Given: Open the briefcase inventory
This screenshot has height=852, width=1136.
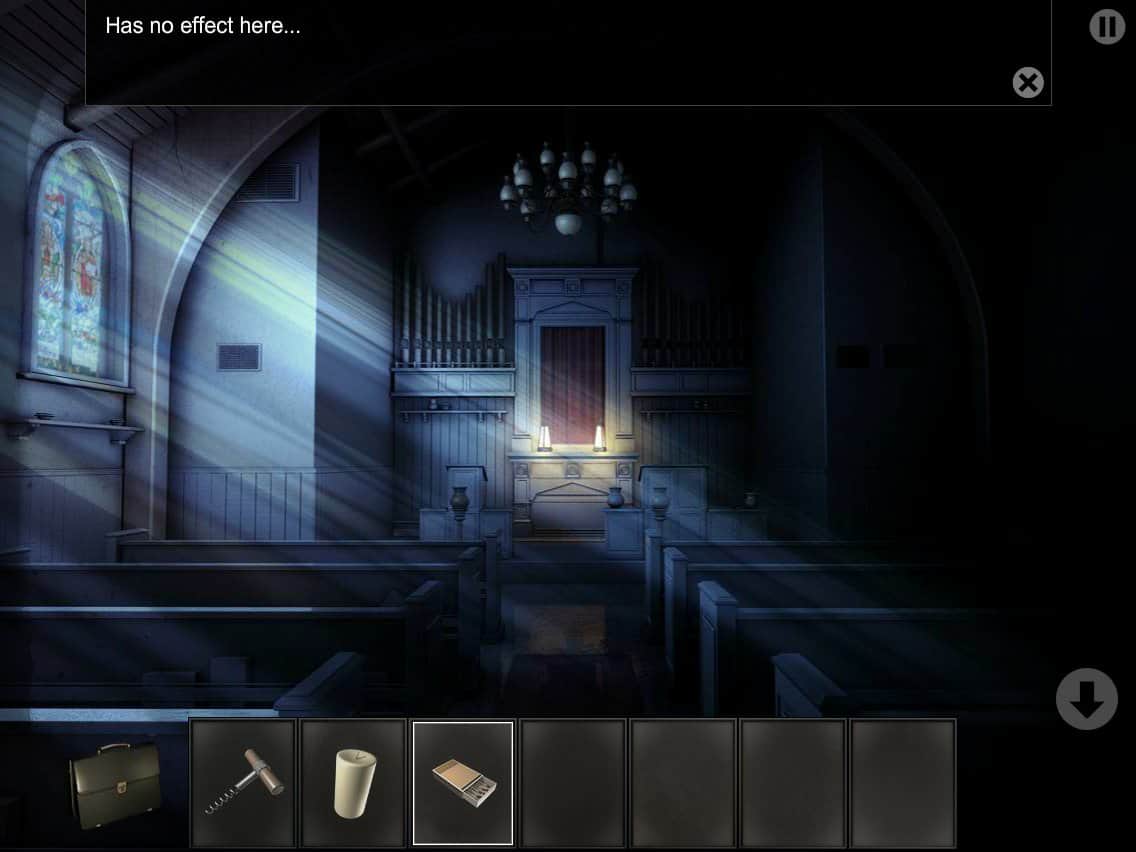Looking at the screenshot, I should pyautogui.click(x=115, y=784).
